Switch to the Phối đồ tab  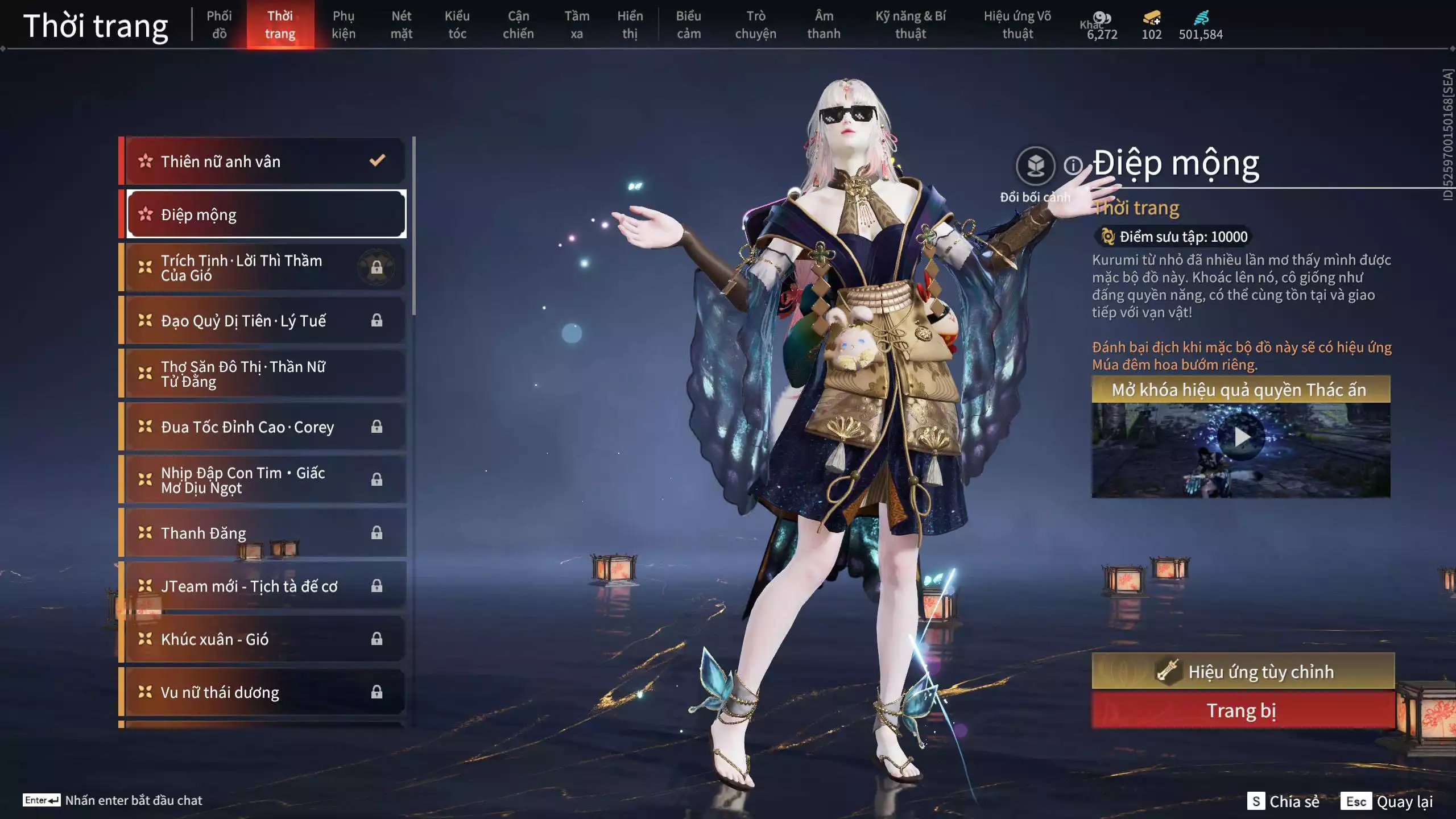pos(219,25)
